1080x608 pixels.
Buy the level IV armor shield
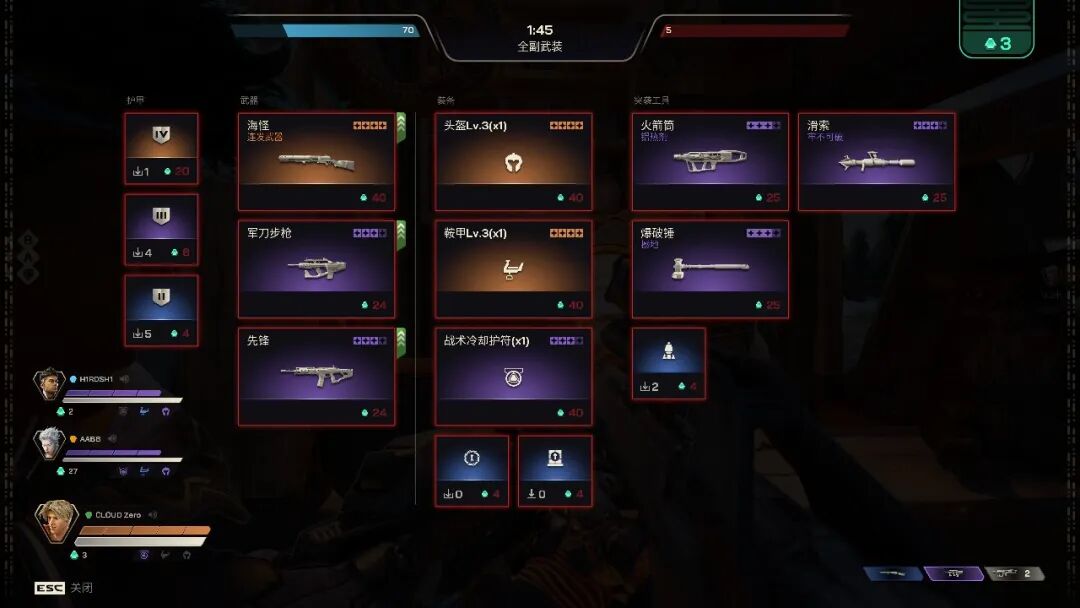161,148
